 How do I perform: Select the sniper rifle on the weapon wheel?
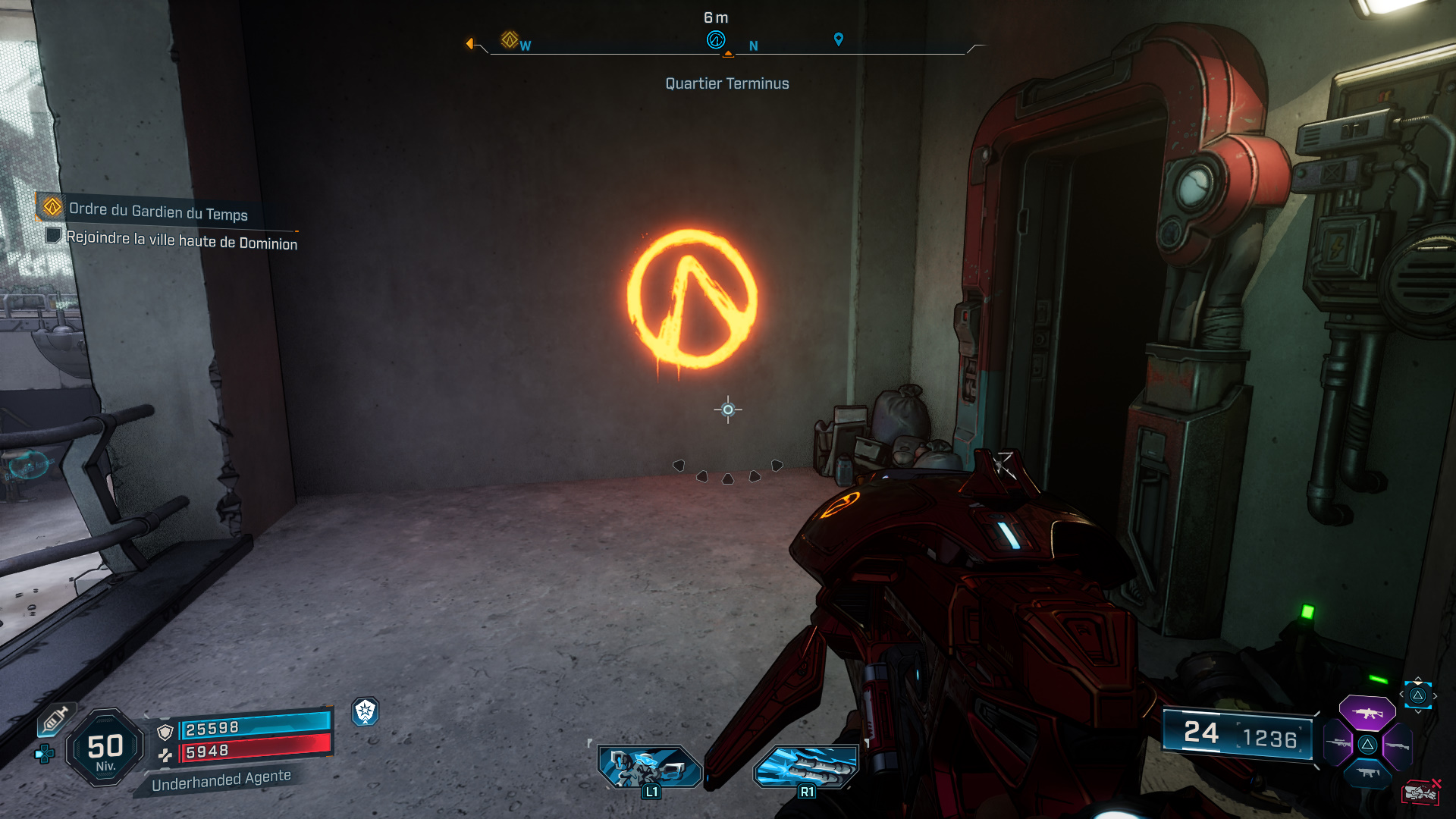[1338, 744]
